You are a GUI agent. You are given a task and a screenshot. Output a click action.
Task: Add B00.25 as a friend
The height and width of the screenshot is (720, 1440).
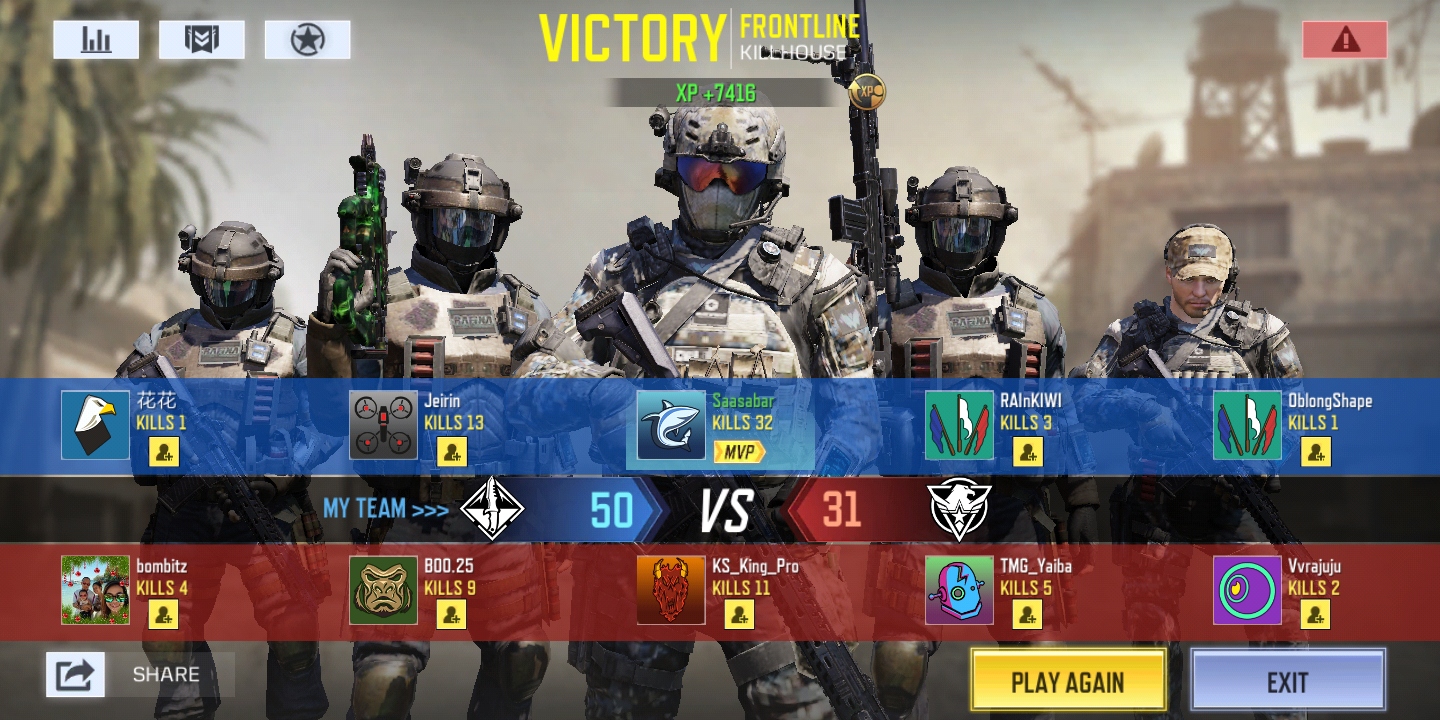[452, 615]
